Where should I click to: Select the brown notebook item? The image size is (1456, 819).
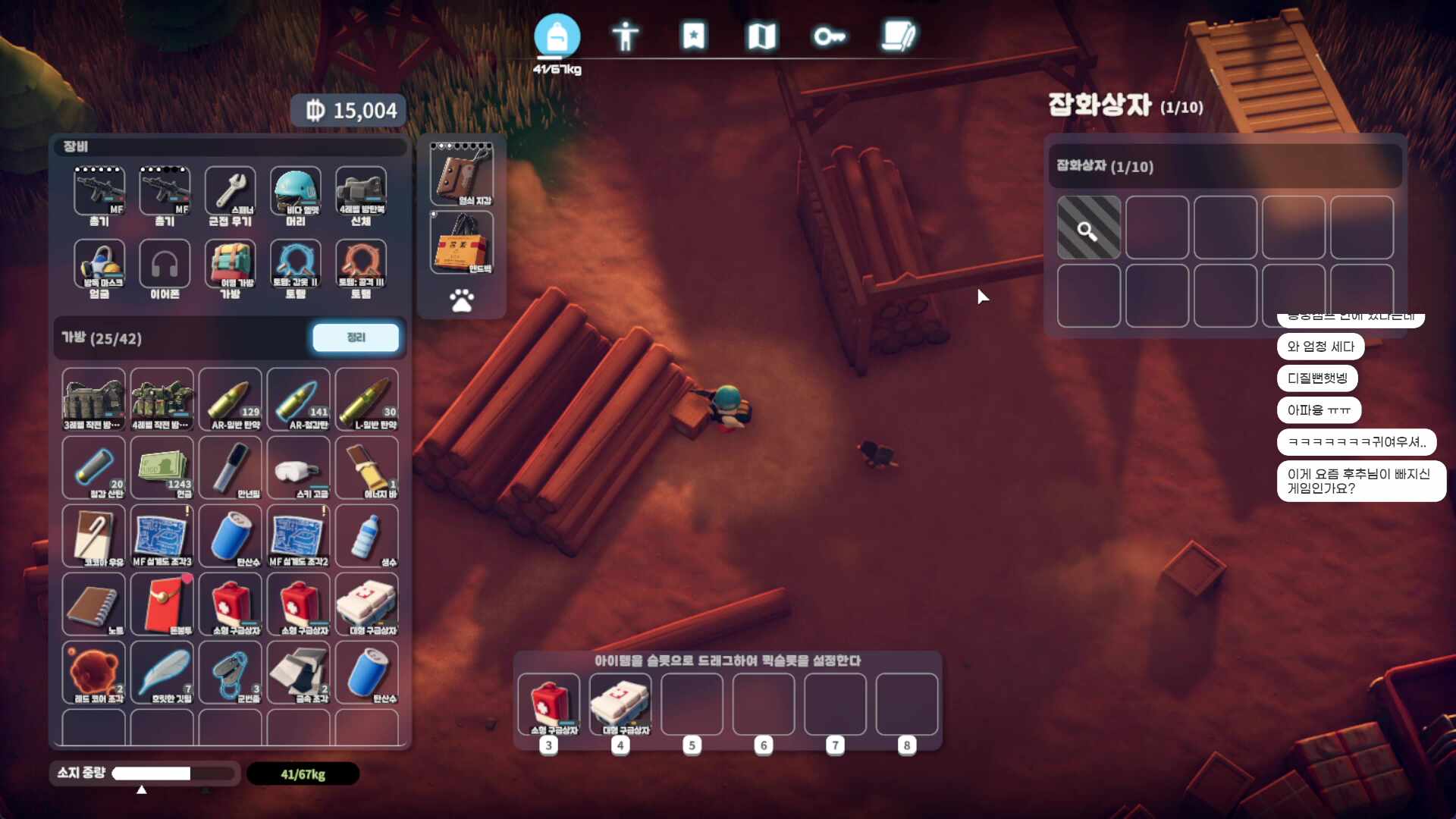click(94, 604)
